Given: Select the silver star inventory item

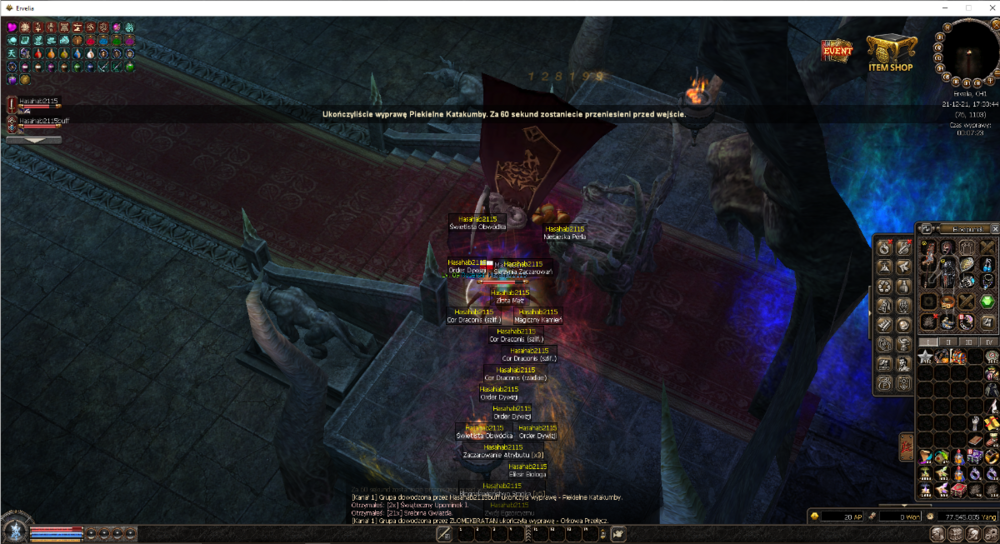Looking at the screenshot, I should tap(926, 357).
